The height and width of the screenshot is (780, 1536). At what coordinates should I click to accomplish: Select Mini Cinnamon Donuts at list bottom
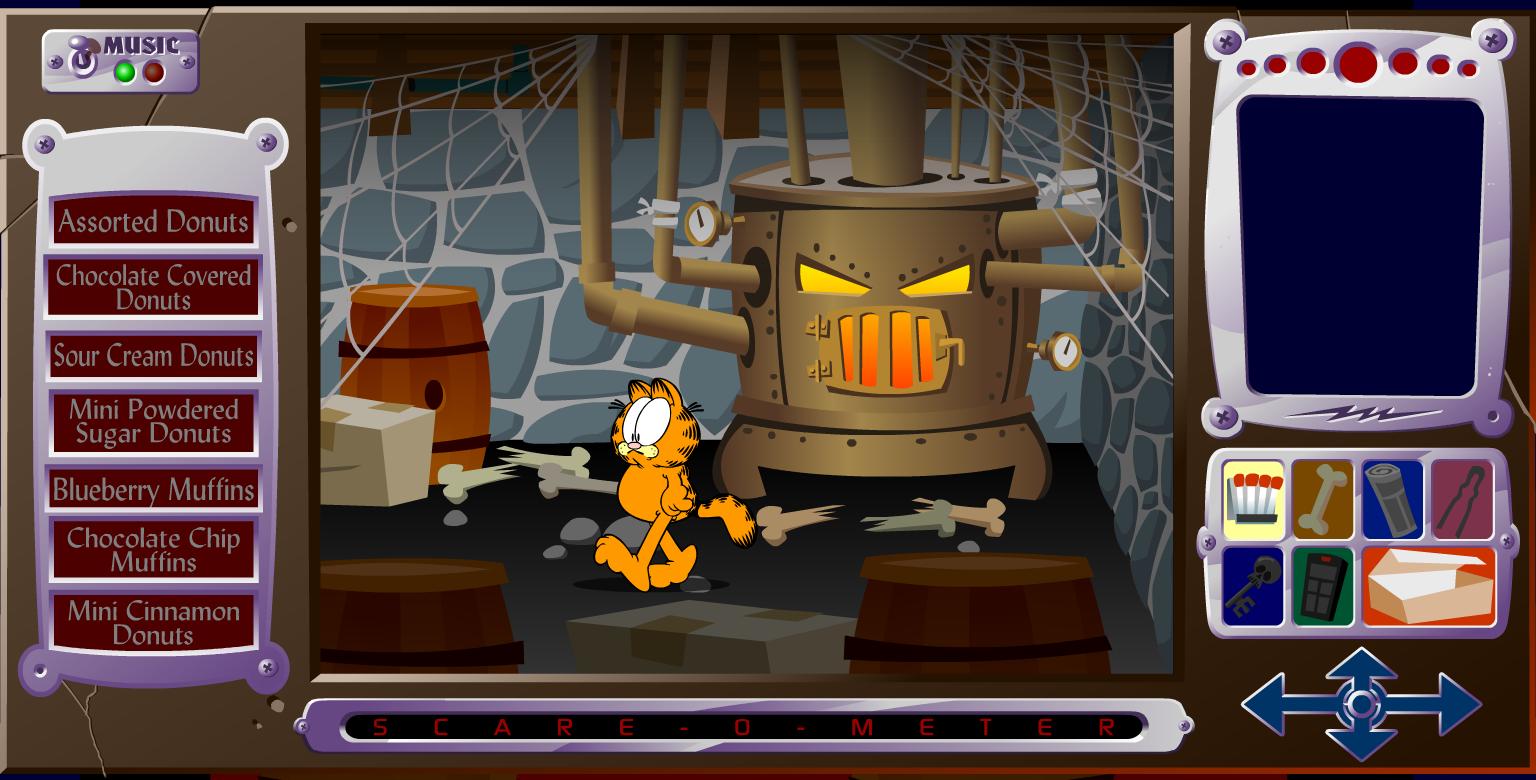(153, 621)
